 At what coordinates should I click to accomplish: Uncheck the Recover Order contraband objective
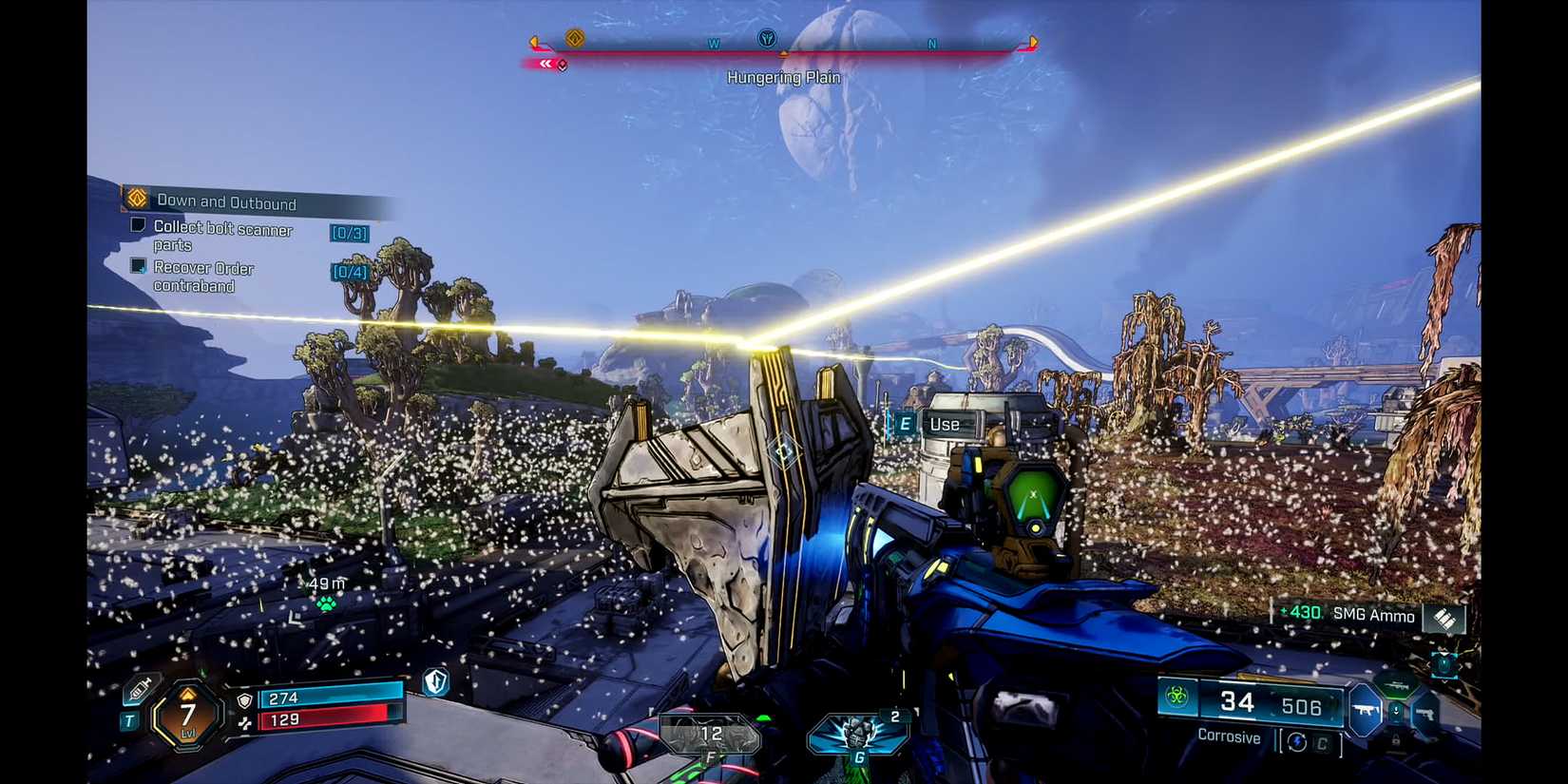click(140, 268)
